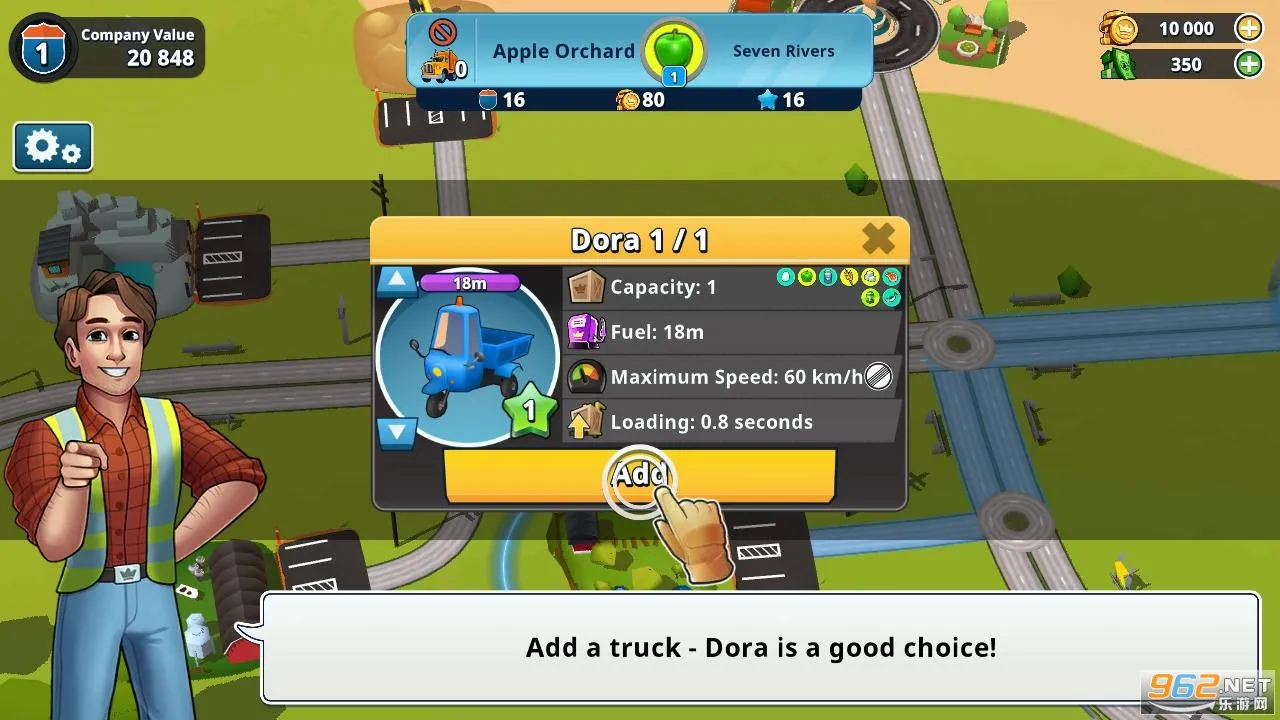Click the up arrow to view previous truck

[x=396, y=280]
